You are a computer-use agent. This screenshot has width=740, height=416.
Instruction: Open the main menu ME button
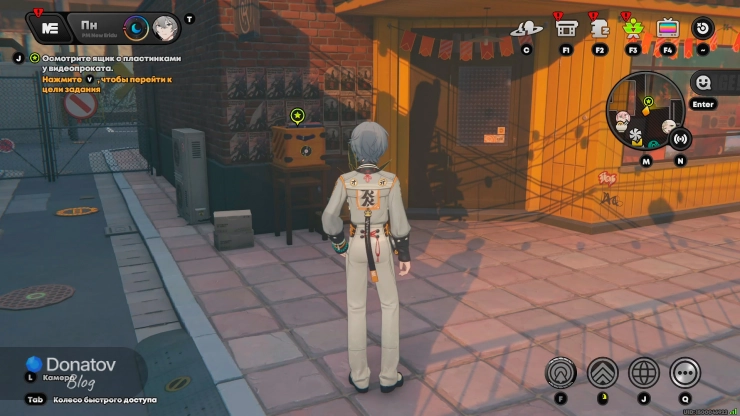pyautogui.click(x=48, y=26)
